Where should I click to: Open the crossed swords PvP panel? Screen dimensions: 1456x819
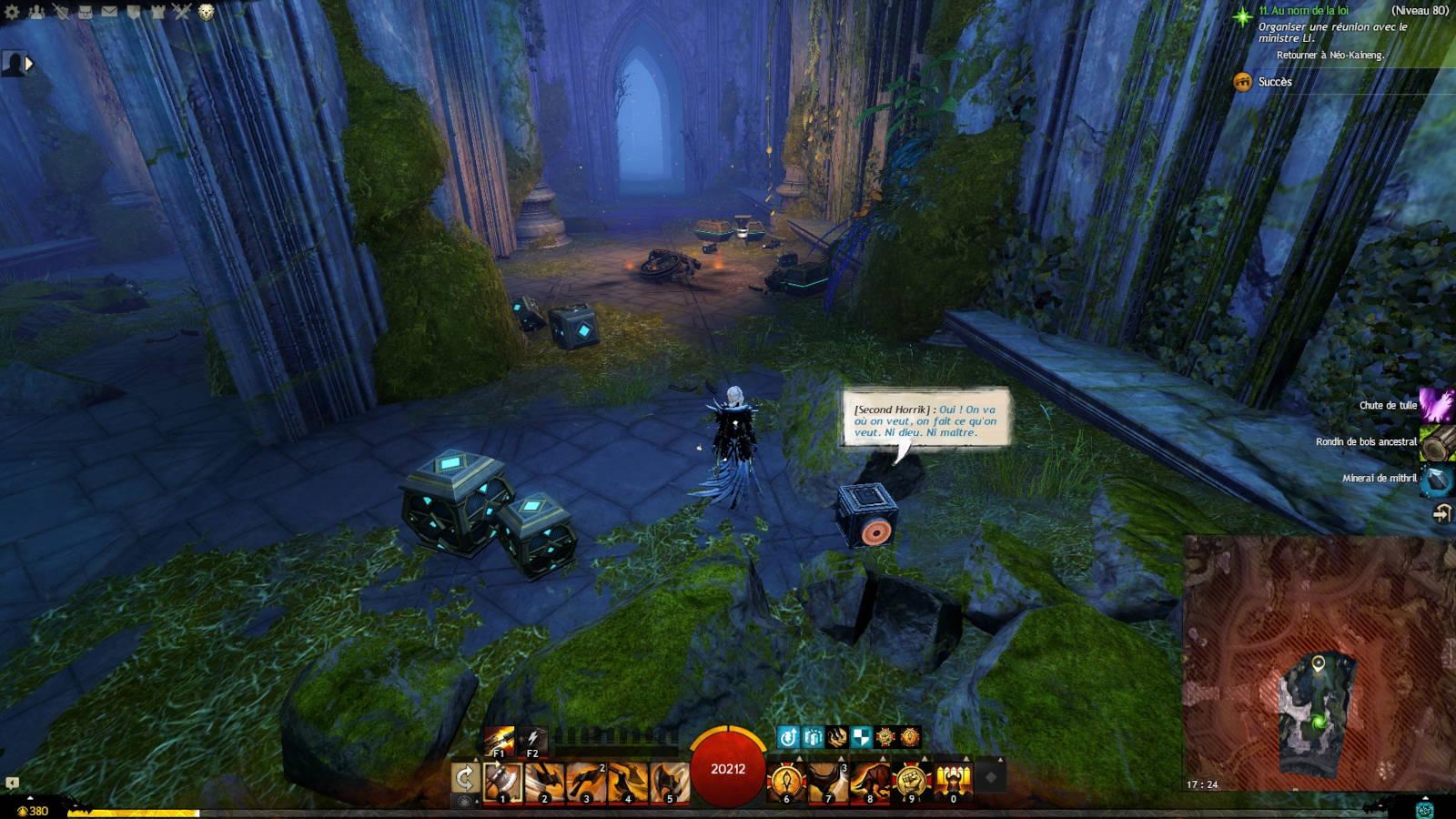click(182, 12)
